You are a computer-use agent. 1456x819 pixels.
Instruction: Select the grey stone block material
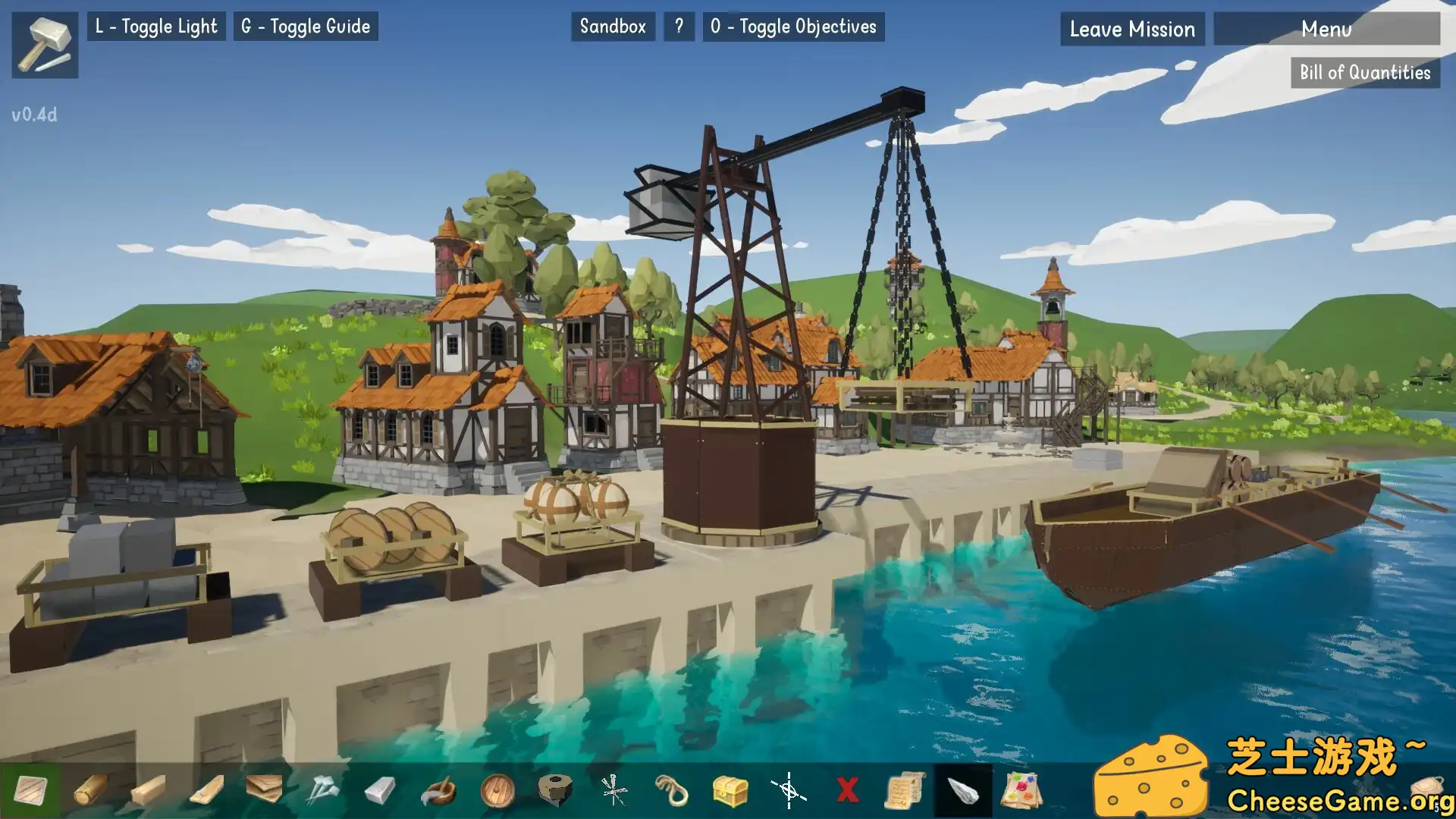(x=380, y=791)
